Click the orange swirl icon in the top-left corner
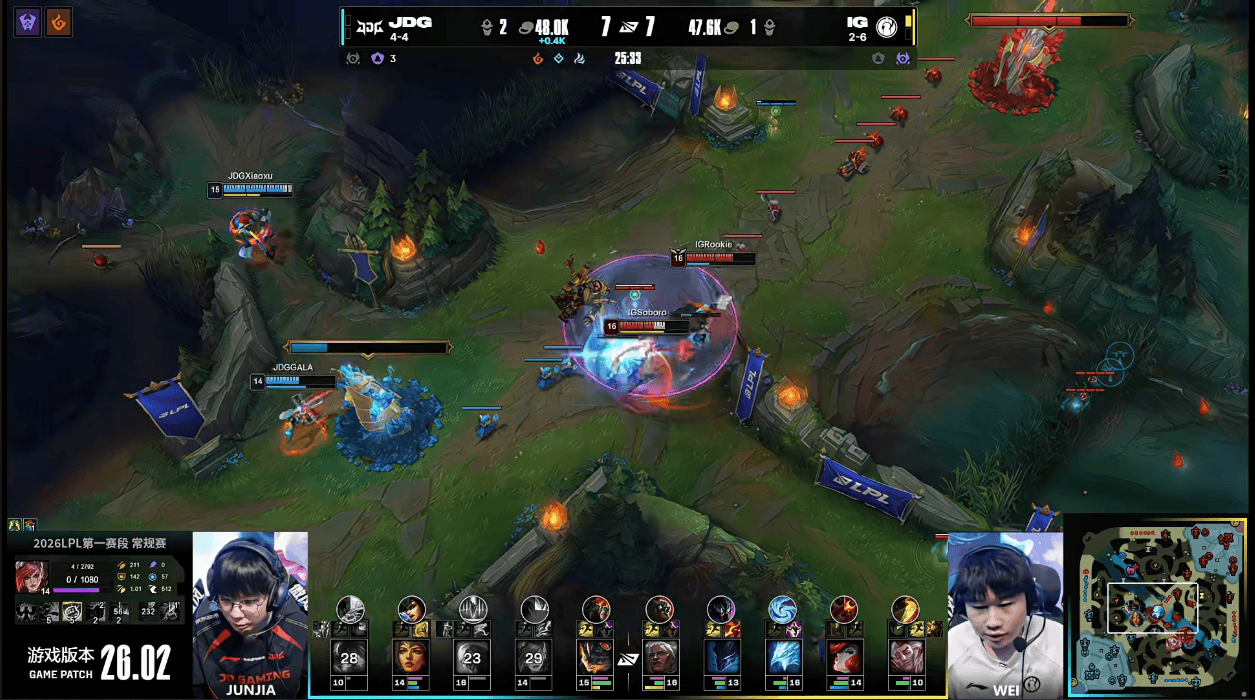Image resolution: width=1255 pixels, height=700 pixels. (x=59, y=22)
